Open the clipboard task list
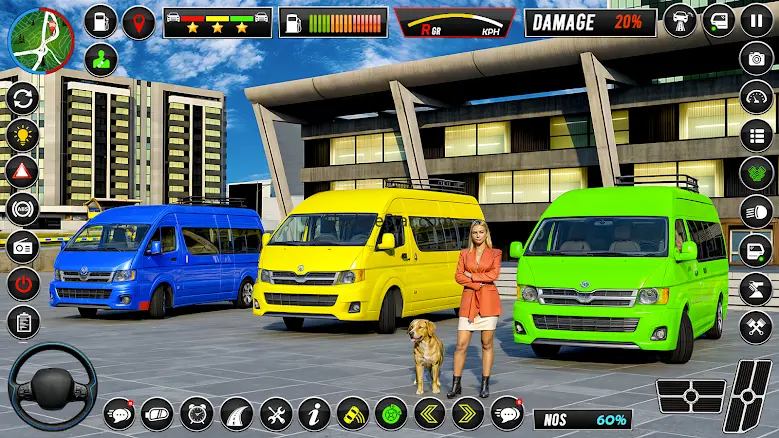 [x=22, y=321]
